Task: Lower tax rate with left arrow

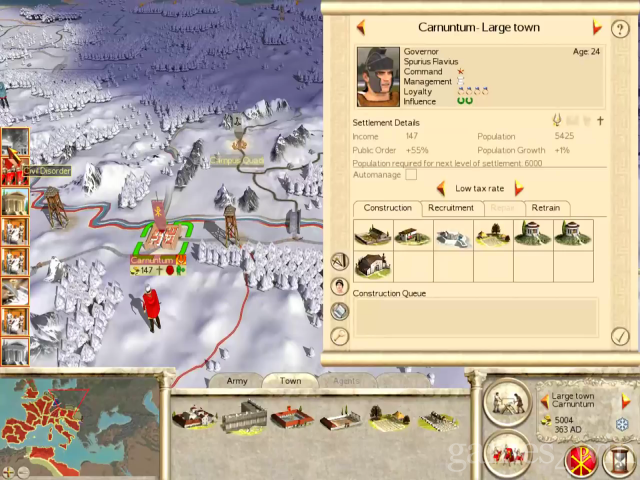Action: click(441, 188)
